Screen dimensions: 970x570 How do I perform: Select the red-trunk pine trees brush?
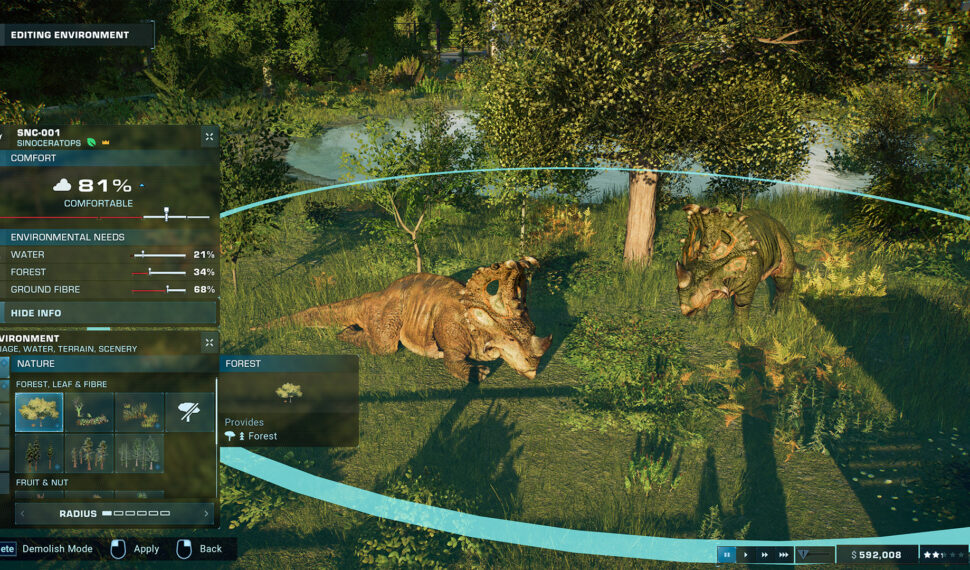[x=89, y=453]
